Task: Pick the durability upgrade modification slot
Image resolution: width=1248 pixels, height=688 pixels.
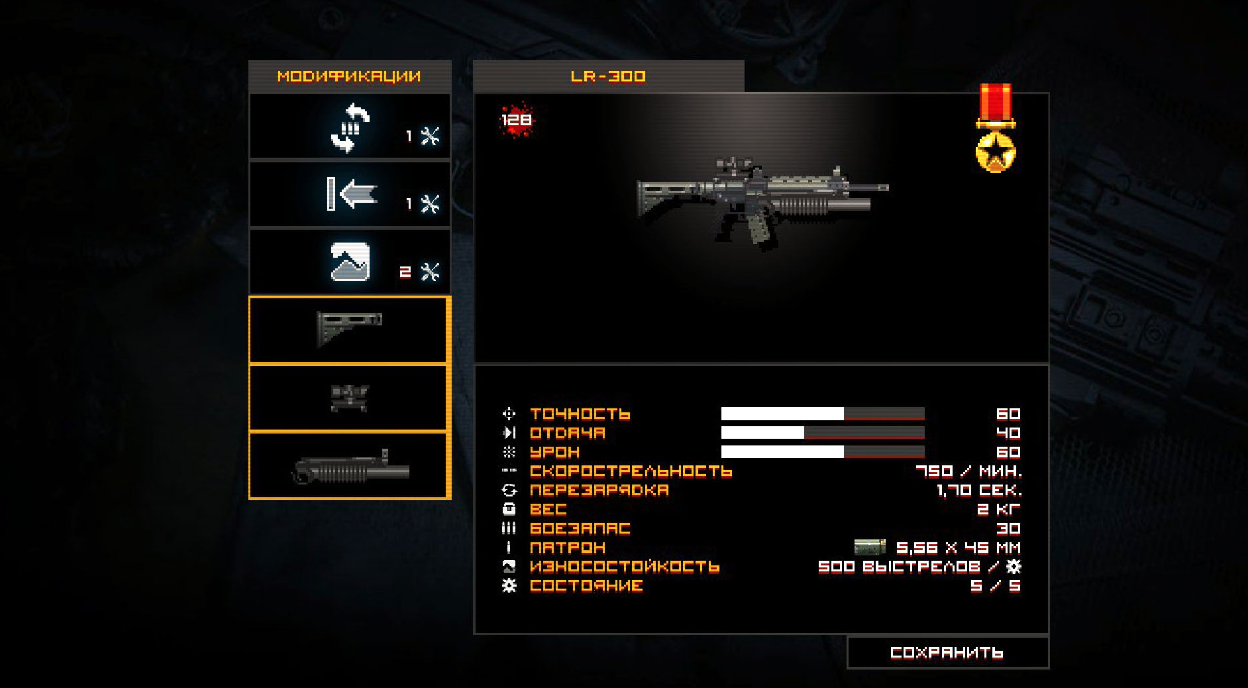Action: pos(350,262)
